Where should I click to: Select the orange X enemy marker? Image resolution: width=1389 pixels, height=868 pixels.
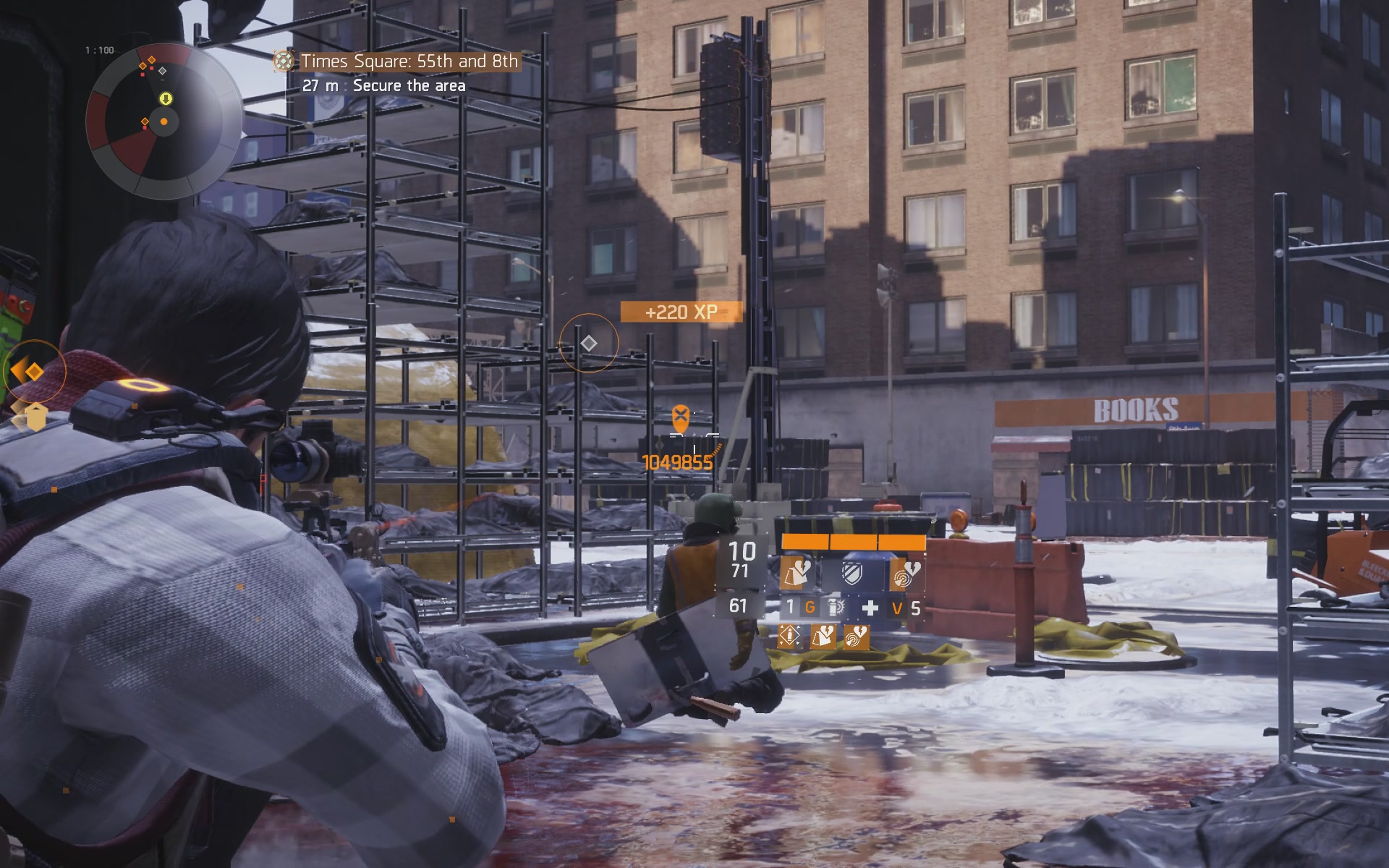point(680,417)
